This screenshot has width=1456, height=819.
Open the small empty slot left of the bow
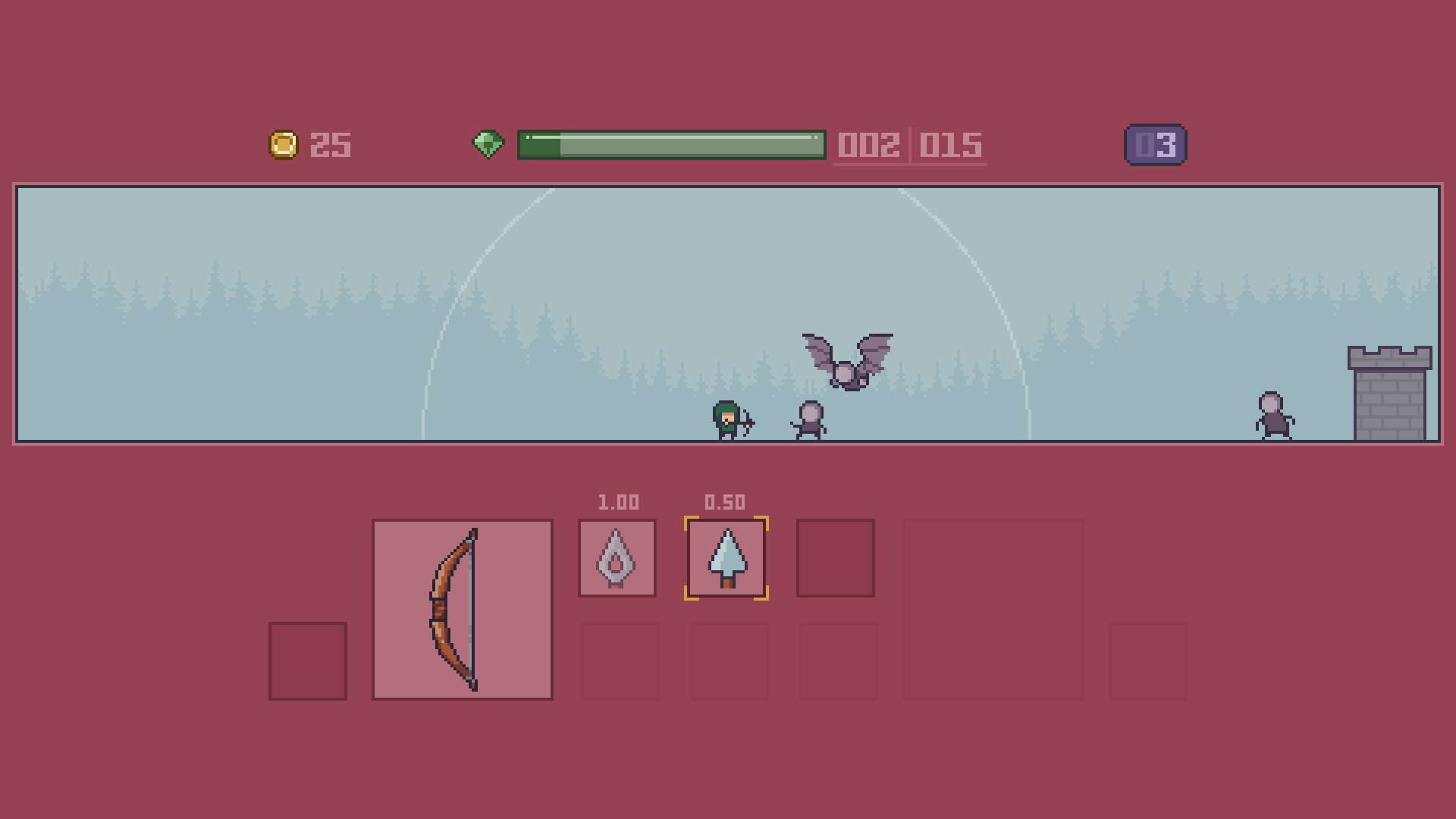pos(307,660)
